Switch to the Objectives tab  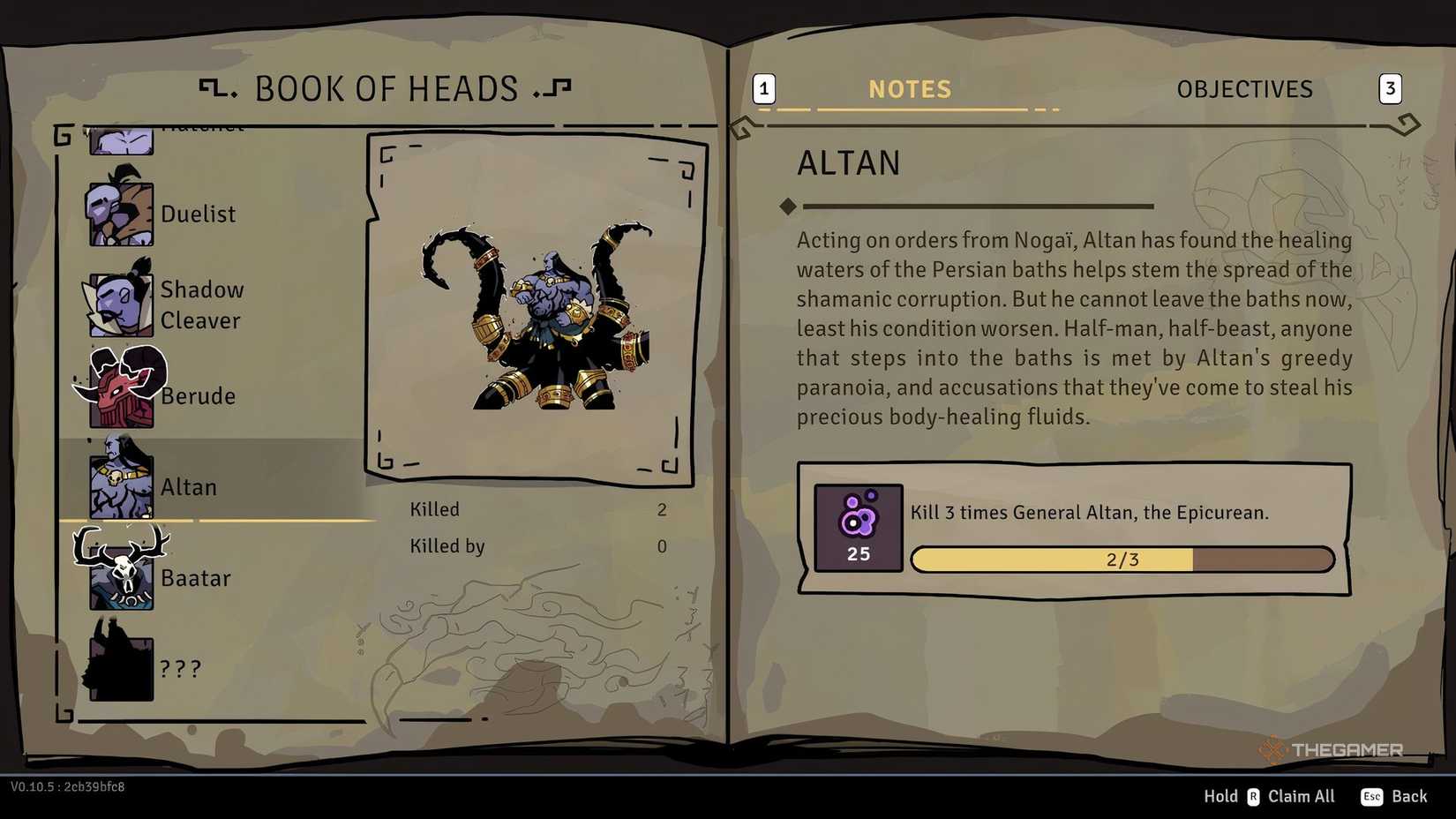click(1244, 88)
